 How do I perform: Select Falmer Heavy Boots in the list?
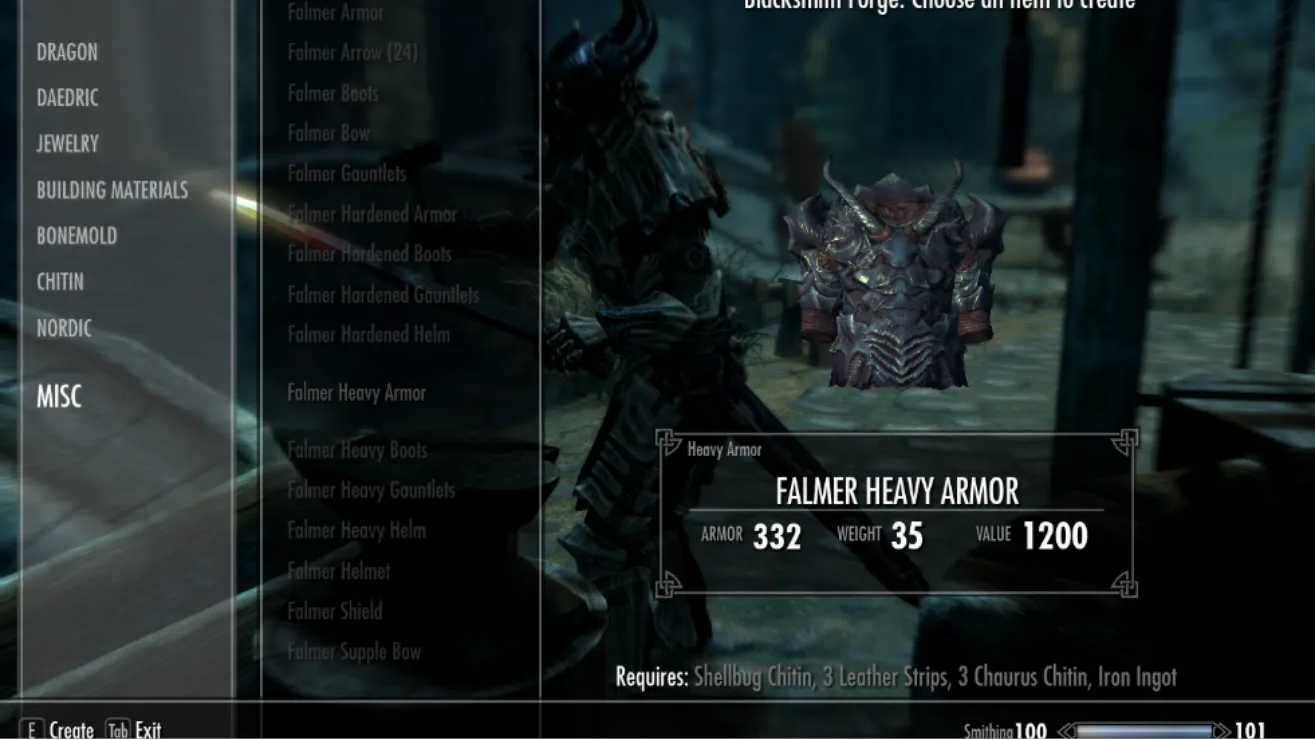point(357,450)
